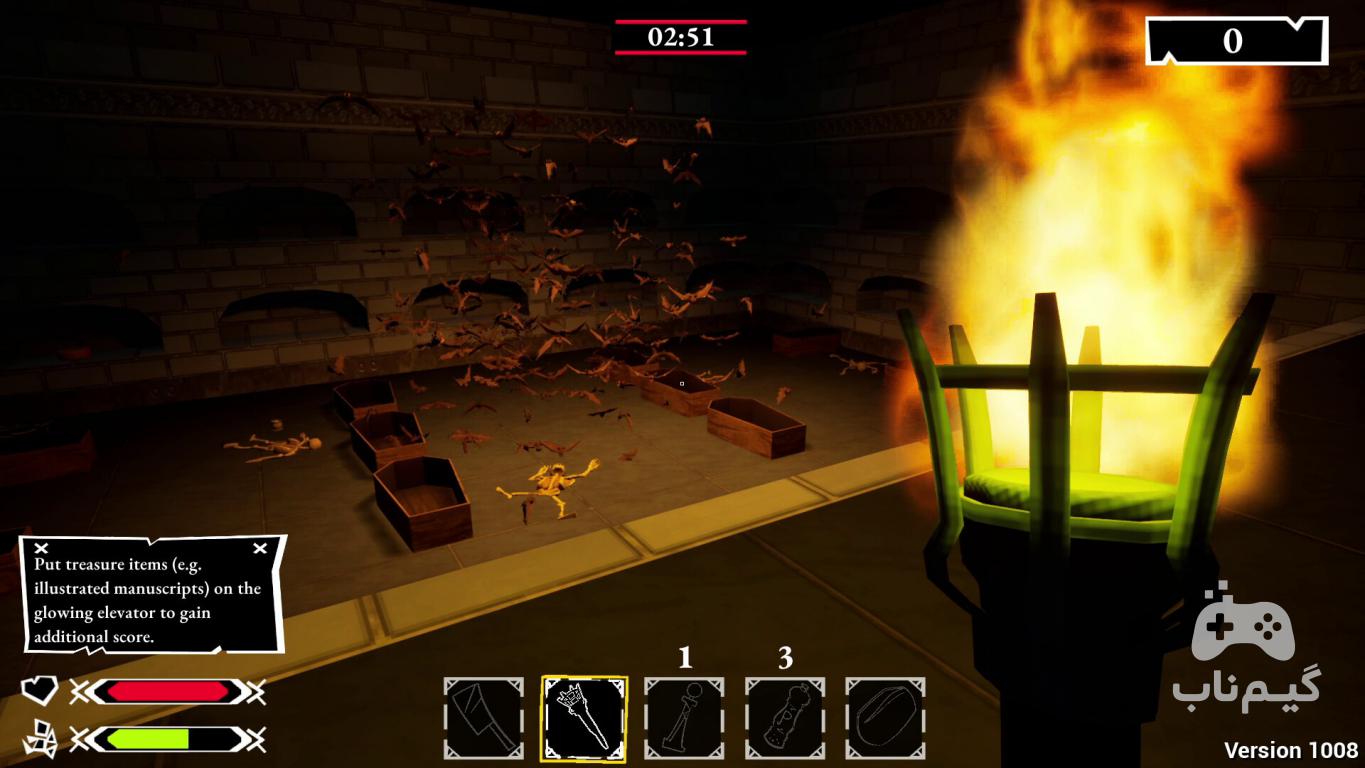The image size is (1365, 768).
Task: Select the pepper grinder slot
Action: coord(785,718)
